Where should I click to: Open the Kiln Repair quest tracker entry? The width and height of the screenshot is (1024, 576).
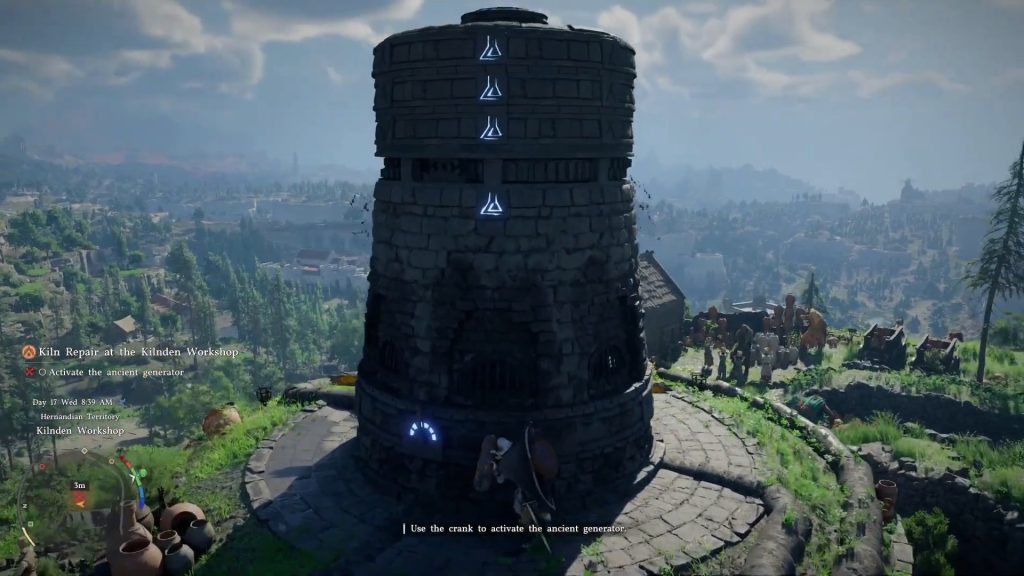tap(138, 352)
